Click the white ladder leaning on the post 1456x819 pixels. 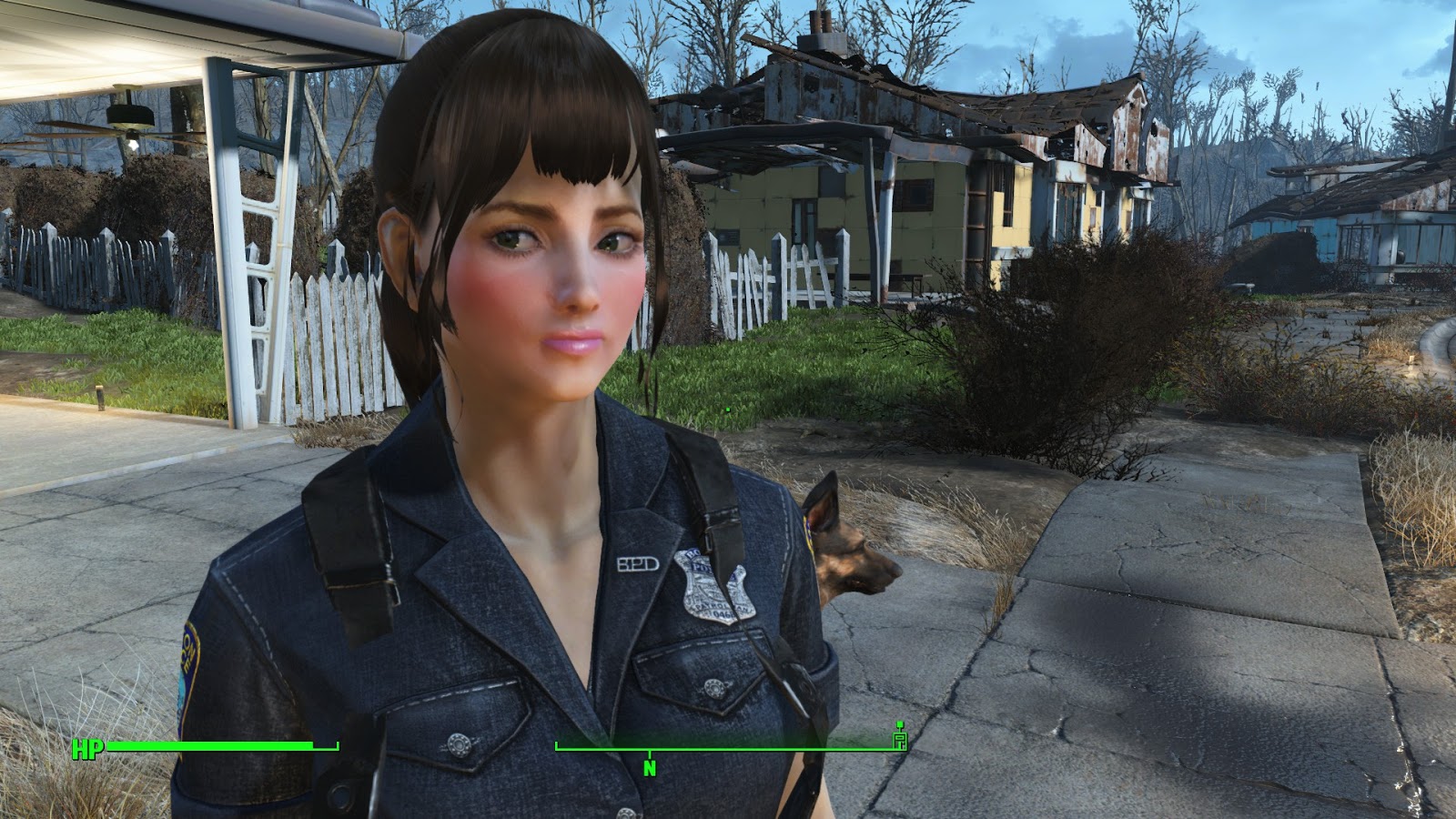point(264,273)
